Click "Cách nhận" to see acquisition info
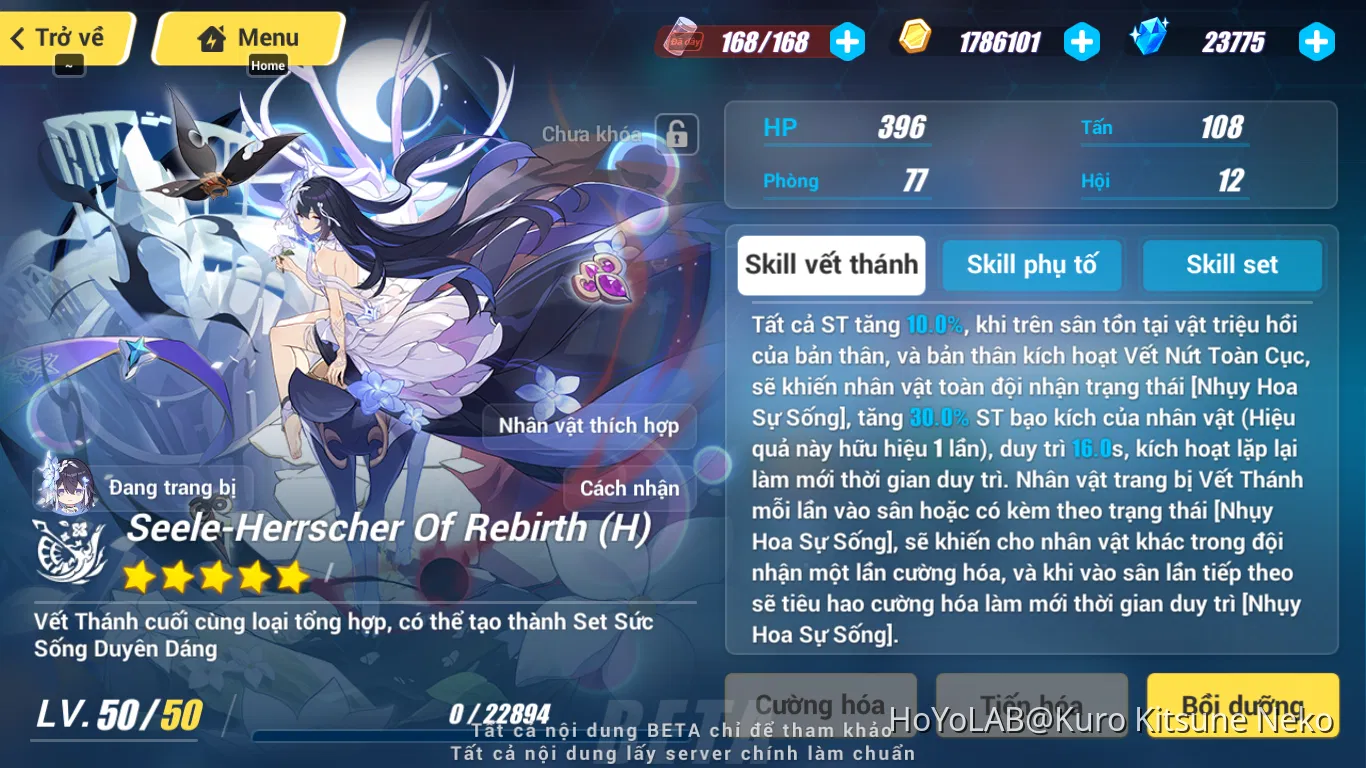This screenshot has height=768, width=1366. point(628,489)
